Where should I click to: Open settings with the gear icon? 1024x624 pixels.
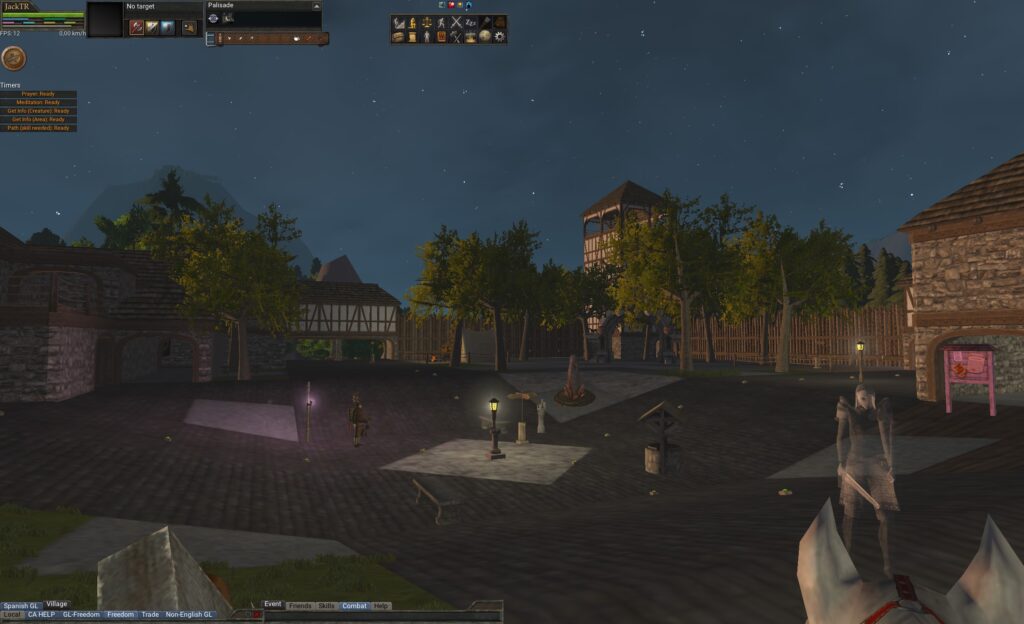tap(500, 37)
